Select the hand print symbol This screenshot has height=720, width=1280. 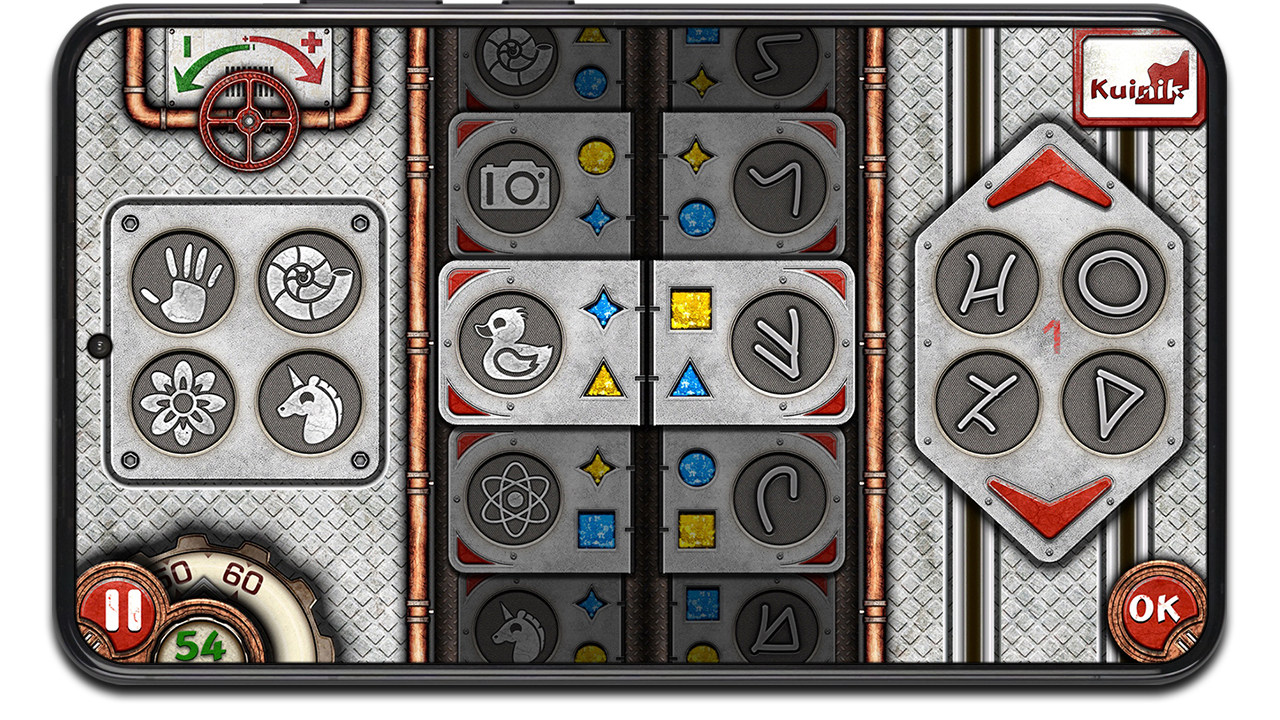coord(183,281)
